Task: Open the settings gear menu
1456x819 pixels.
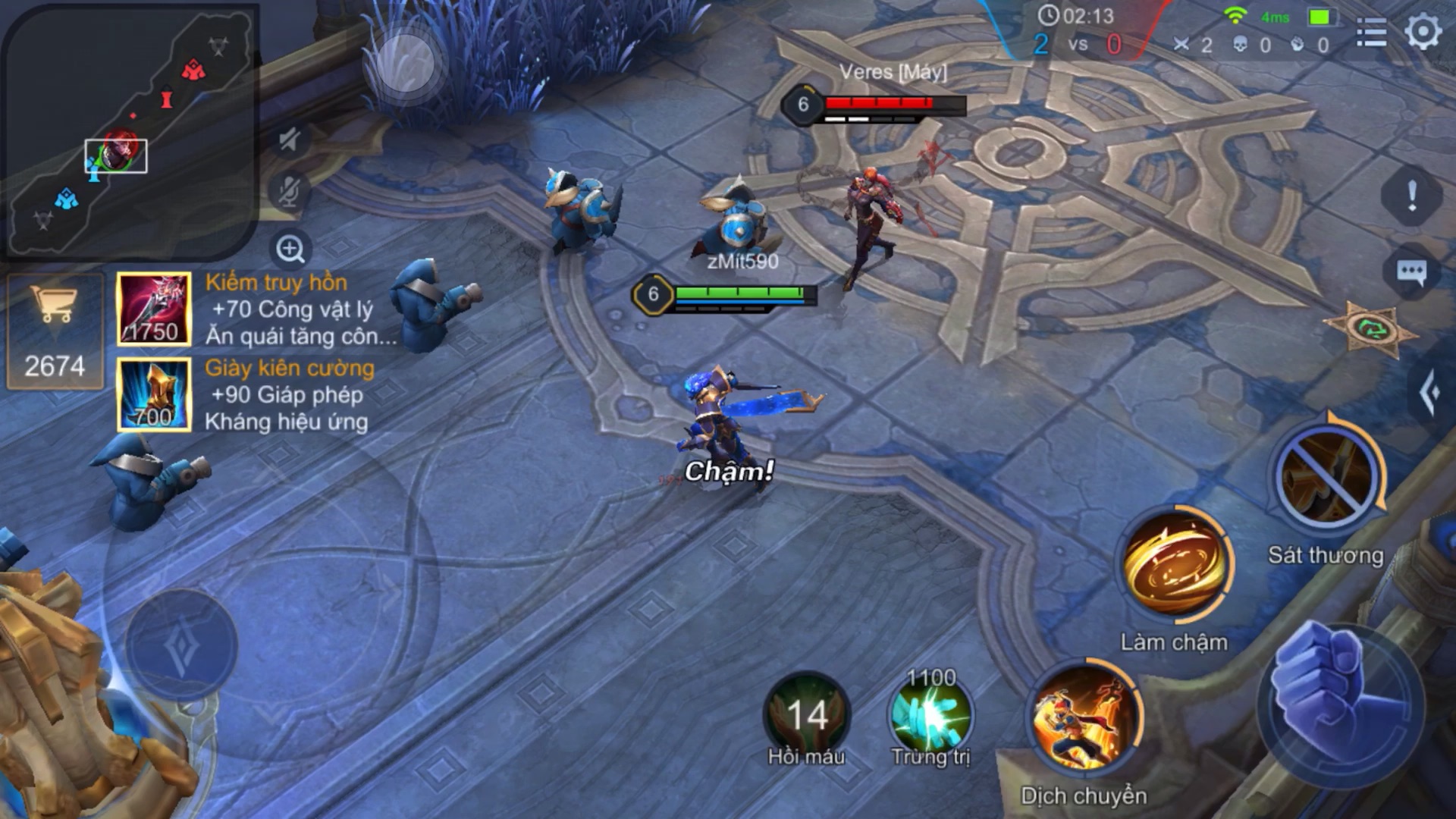Action: tap(1423, 32)
